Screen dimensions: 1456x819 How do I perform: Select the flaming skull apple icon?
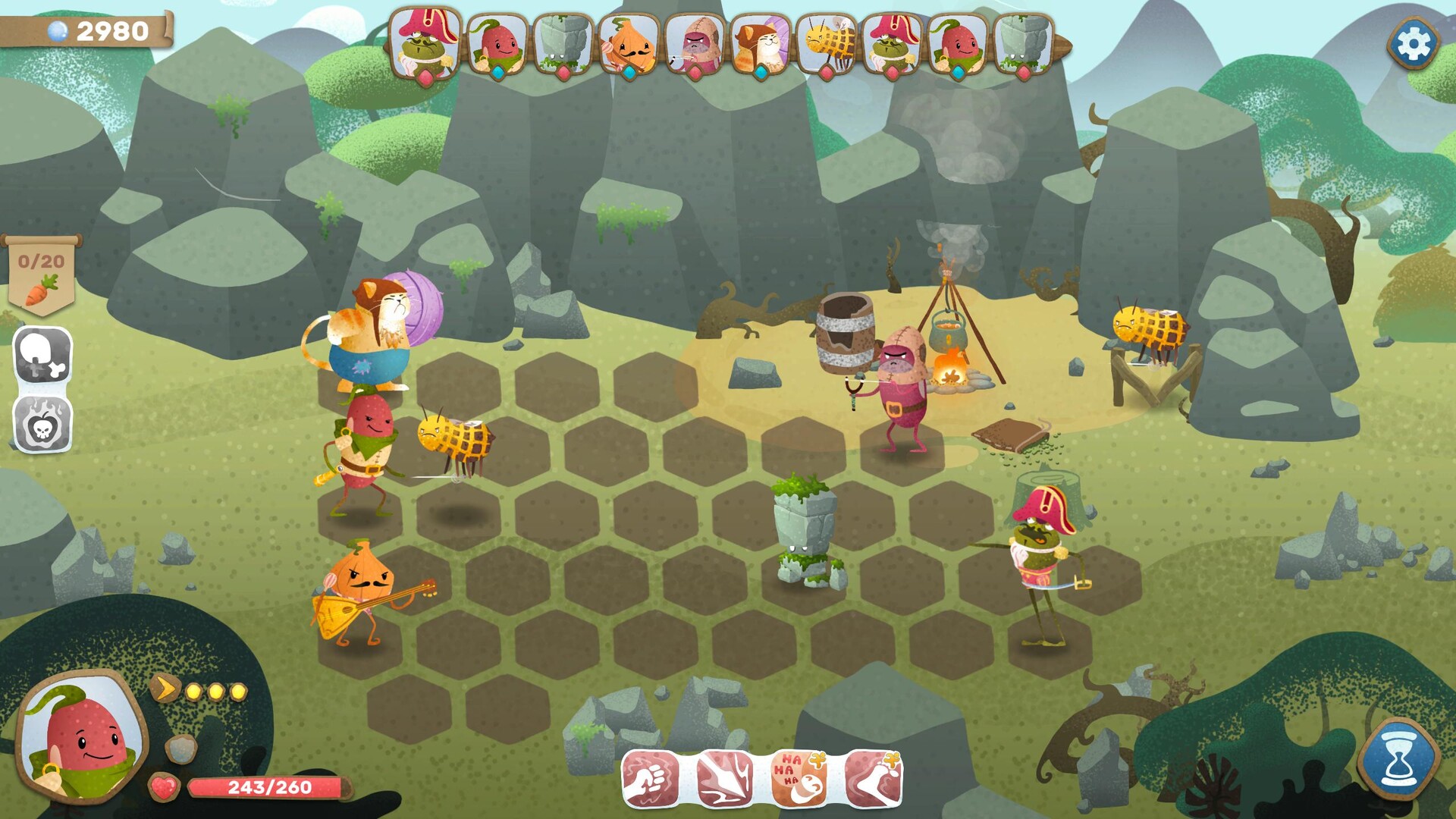(43, 425)
